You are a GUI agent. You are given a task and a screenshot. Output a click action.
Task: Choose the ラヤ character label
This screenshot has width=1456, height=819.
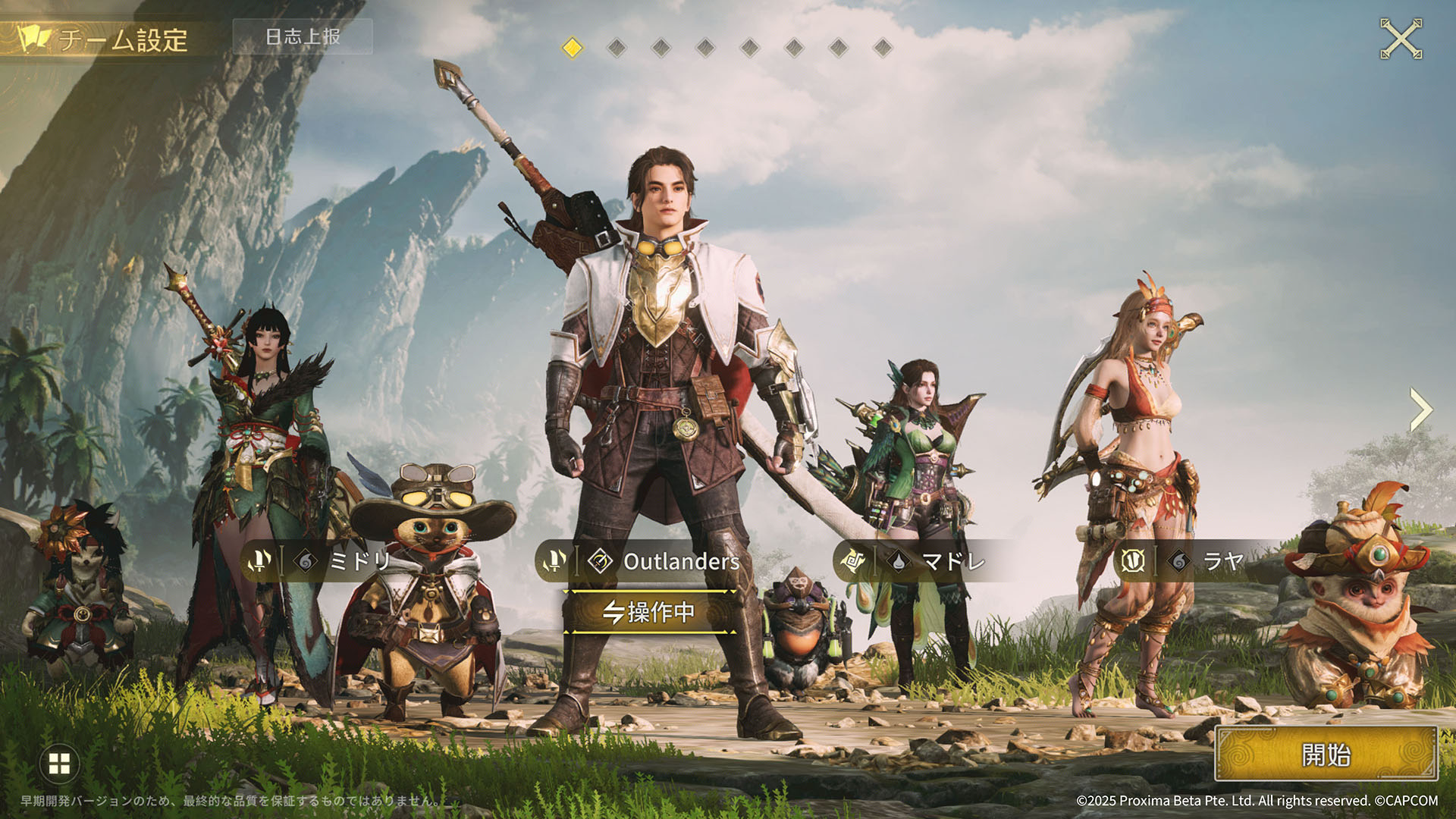point(1222,561)
